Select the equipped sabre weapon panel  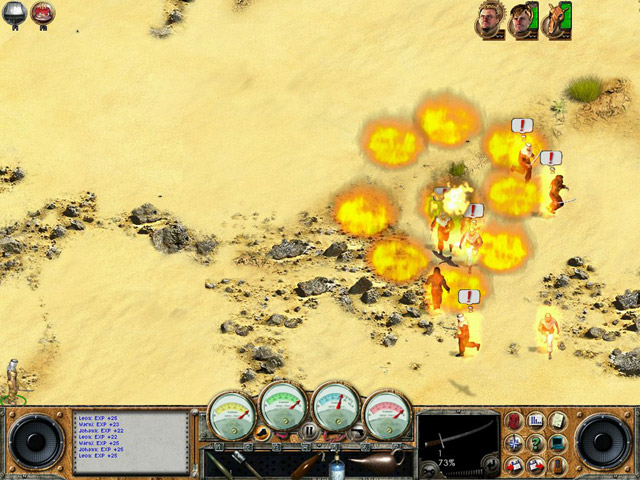[x=458, y=436]
